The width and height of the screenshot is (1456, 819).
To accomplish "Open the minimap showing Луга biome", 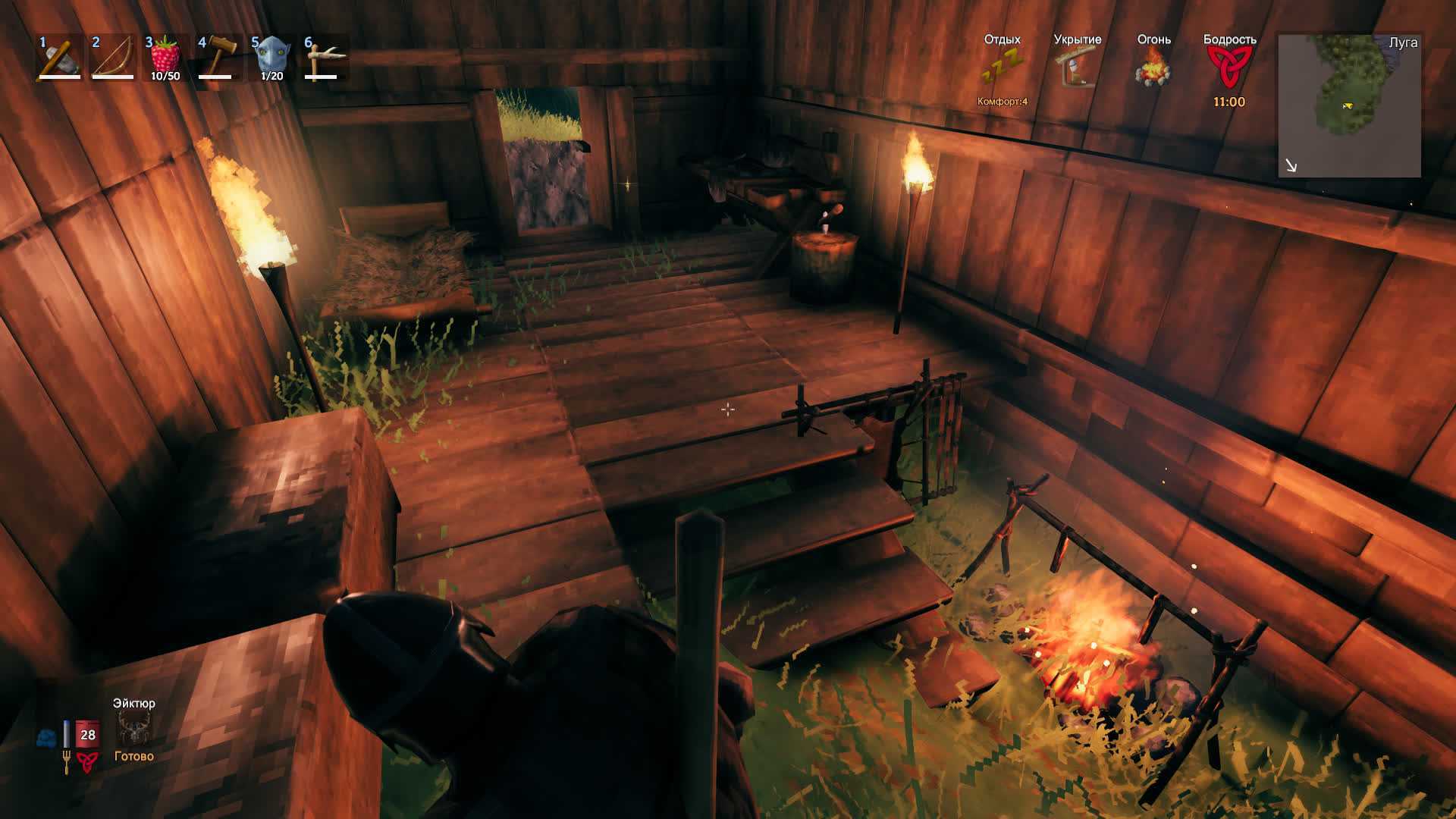I will tap(1349, 105).
